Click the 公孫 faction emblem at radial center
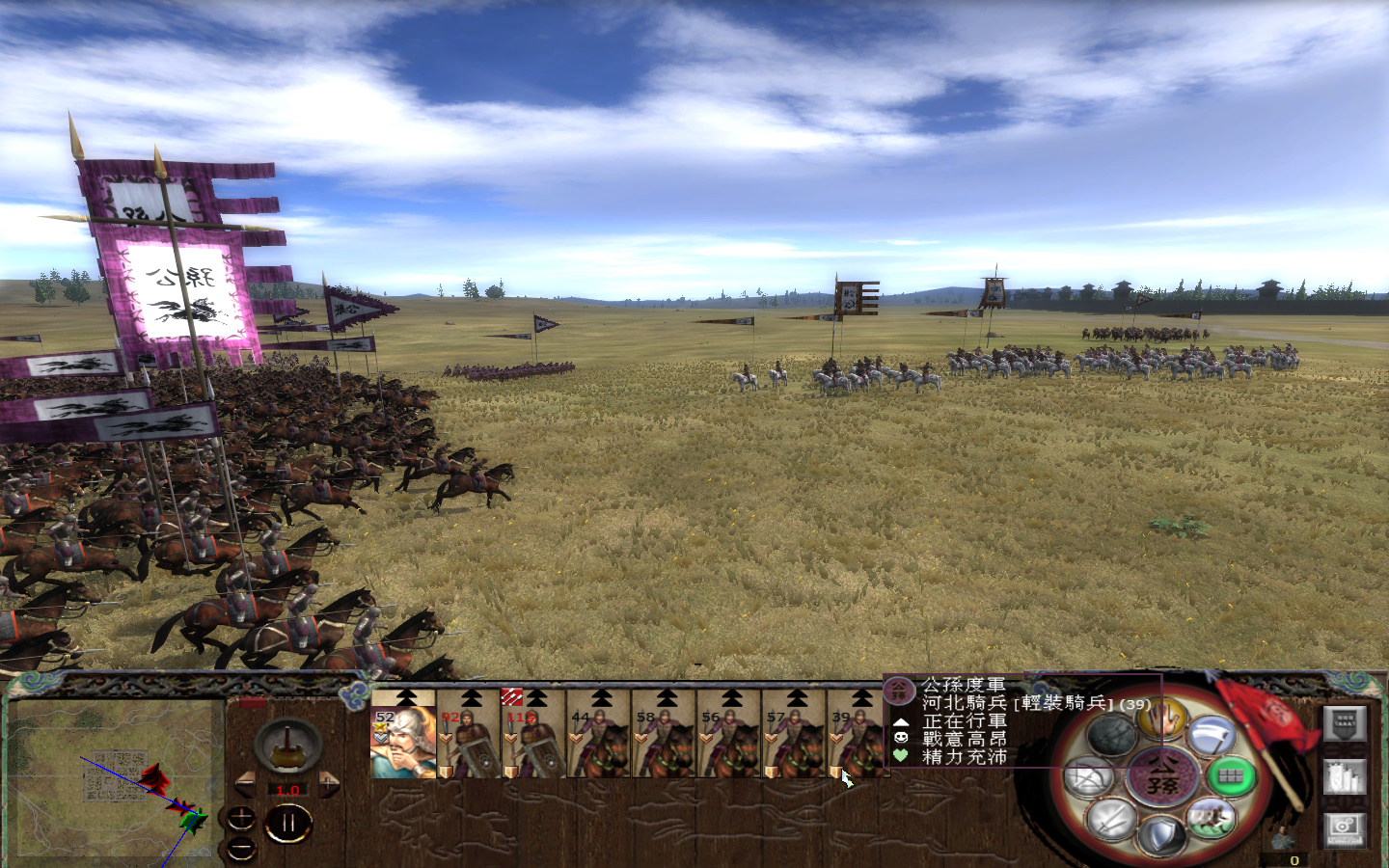Viewport: 1389px width, 868px height. pyautogui.click(x=1164, y=776)
